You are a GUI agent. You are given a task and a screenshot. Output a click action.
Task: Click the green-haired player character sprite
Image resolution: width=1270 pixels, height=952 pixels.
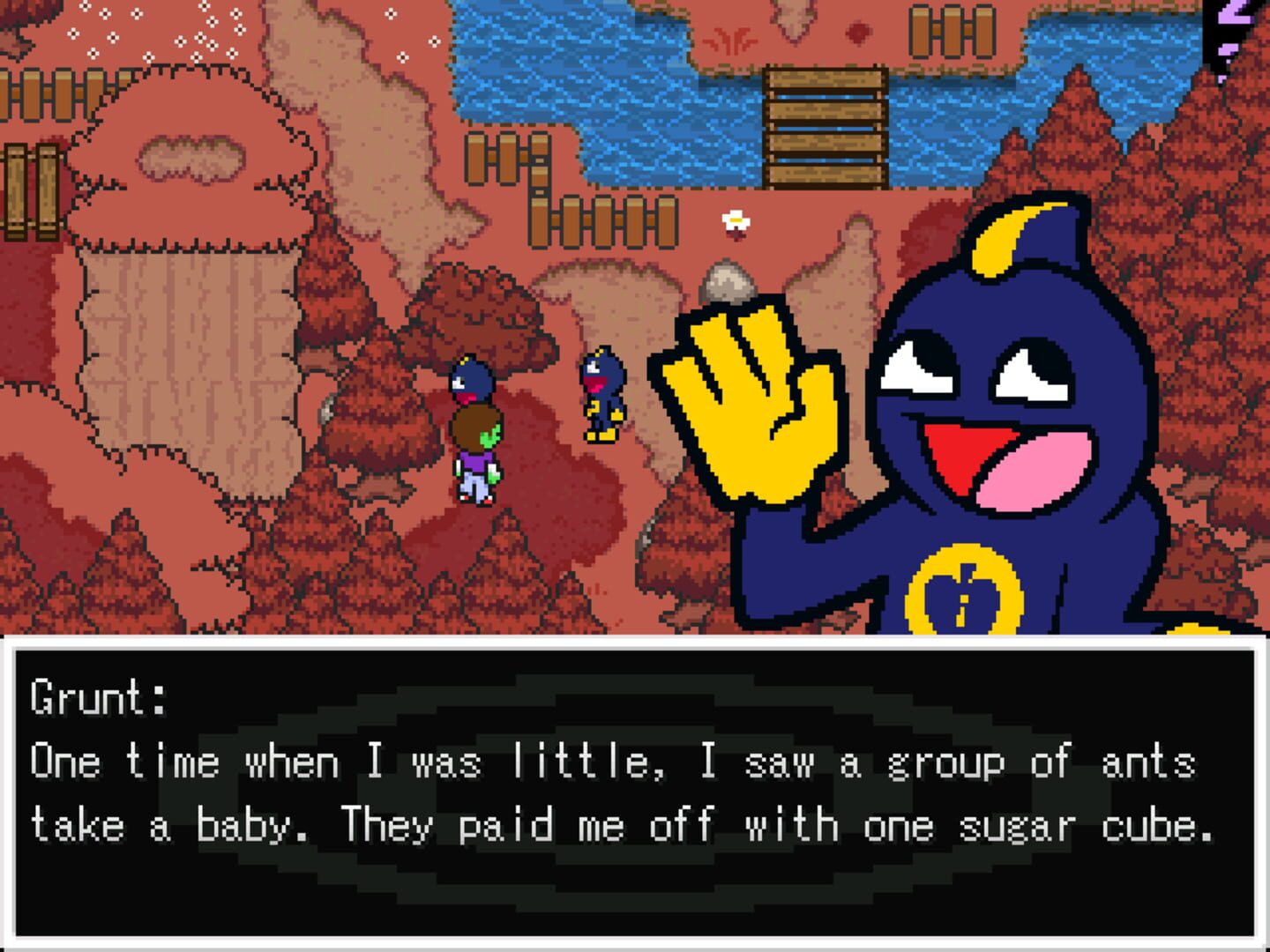pos(474,450)
